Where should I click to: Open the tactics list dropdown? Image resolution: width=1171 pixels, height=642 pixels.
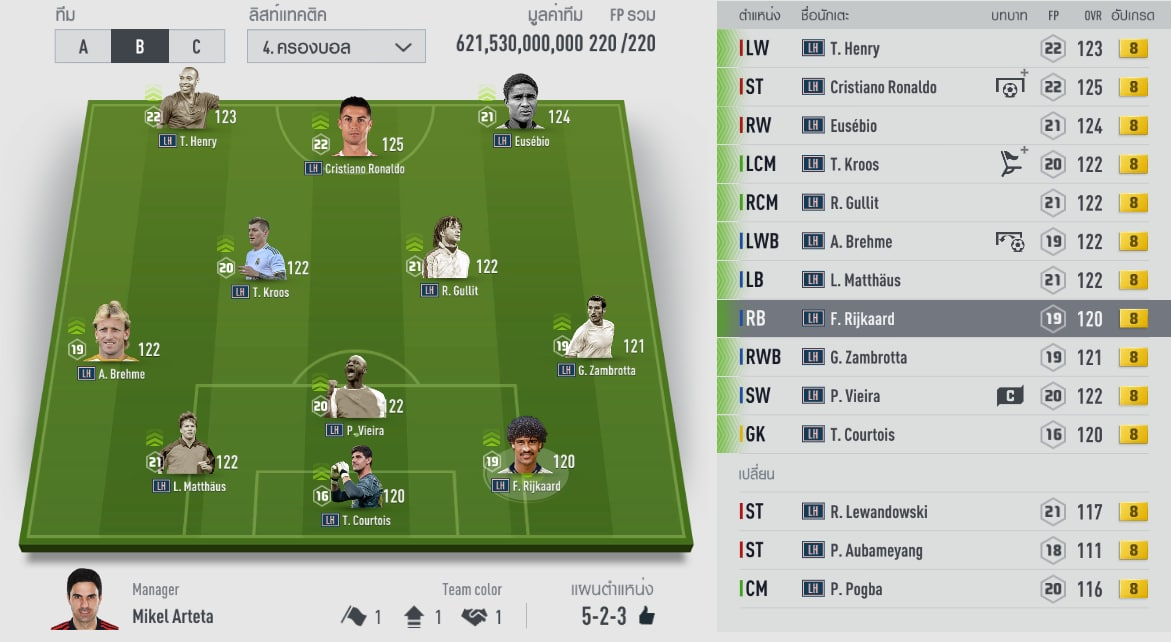[336, 46]
